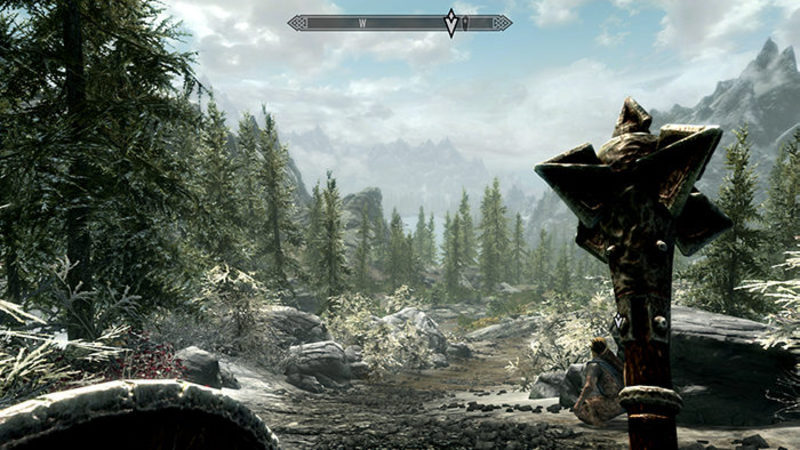800x450 pixels.
Task: Click the quest marker arrow on the compass
Action: click(x=451, y=22)
